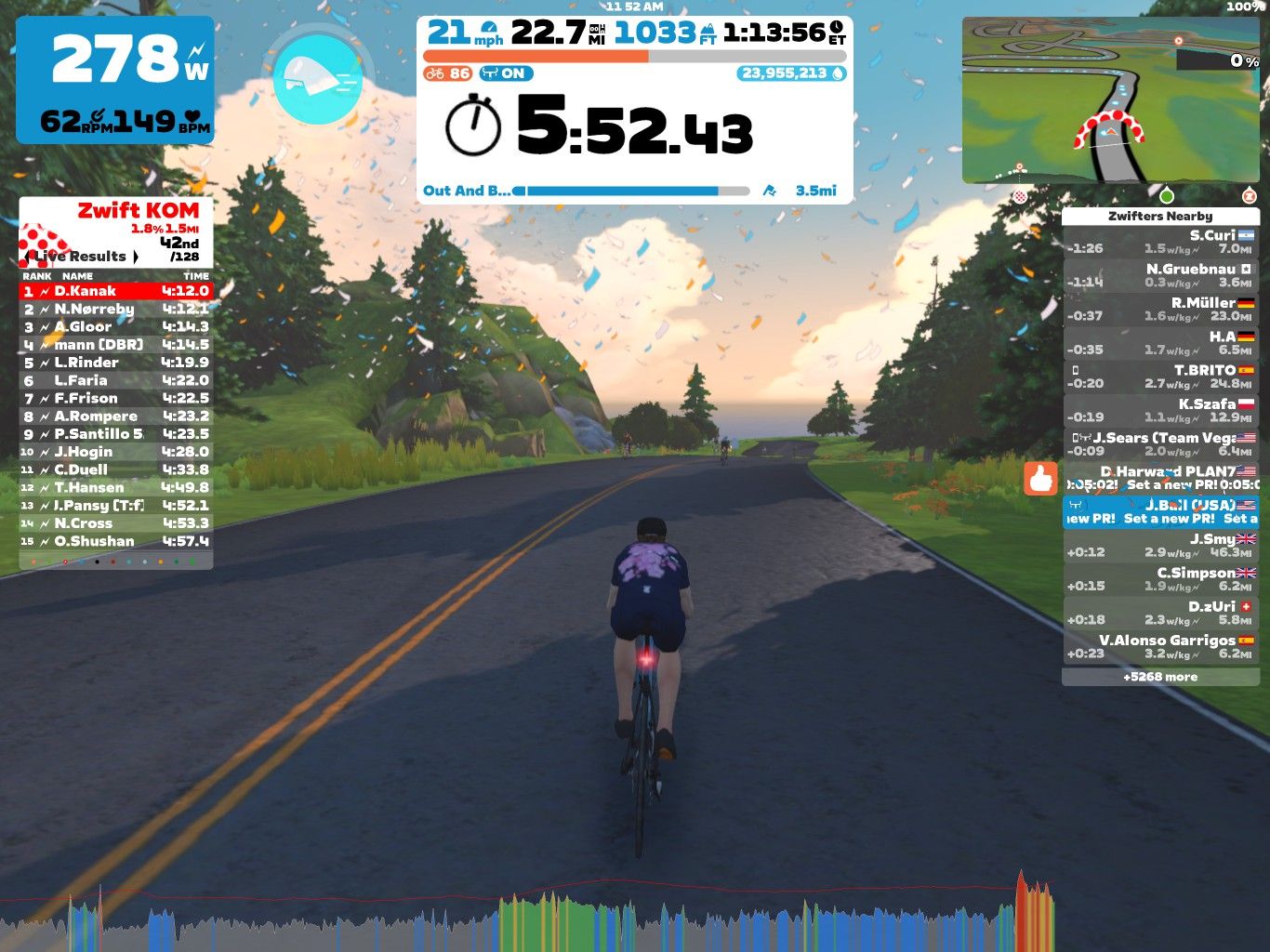The width and height of the screenshot is (1270, 952).
Task: Click the red highlight bar on leader D.Kanak
Action: (x=113, y=291)
